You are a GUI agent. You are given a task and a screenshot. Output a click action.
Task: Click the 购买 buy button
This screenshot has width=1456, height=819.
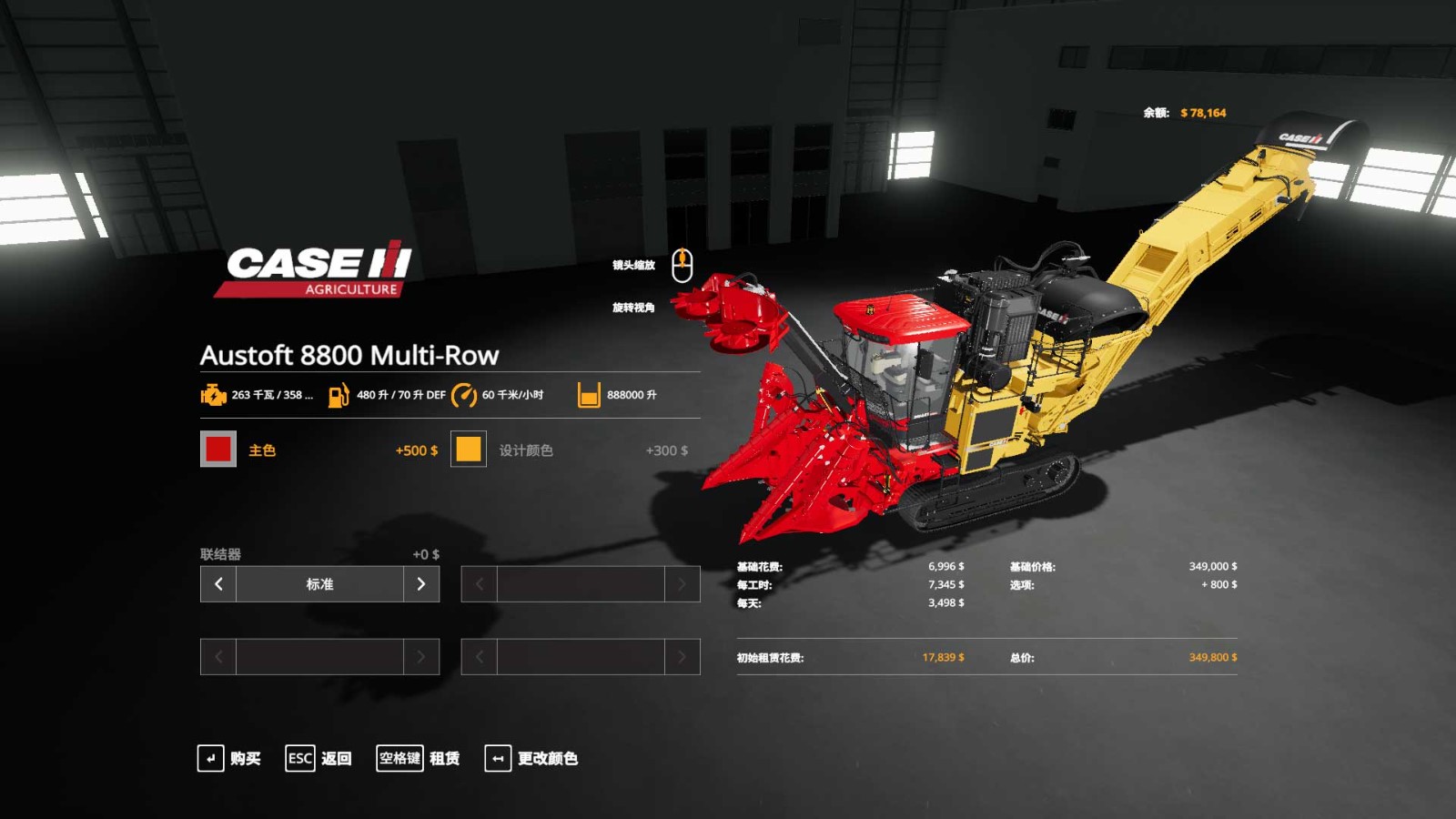tap(229, 758)
